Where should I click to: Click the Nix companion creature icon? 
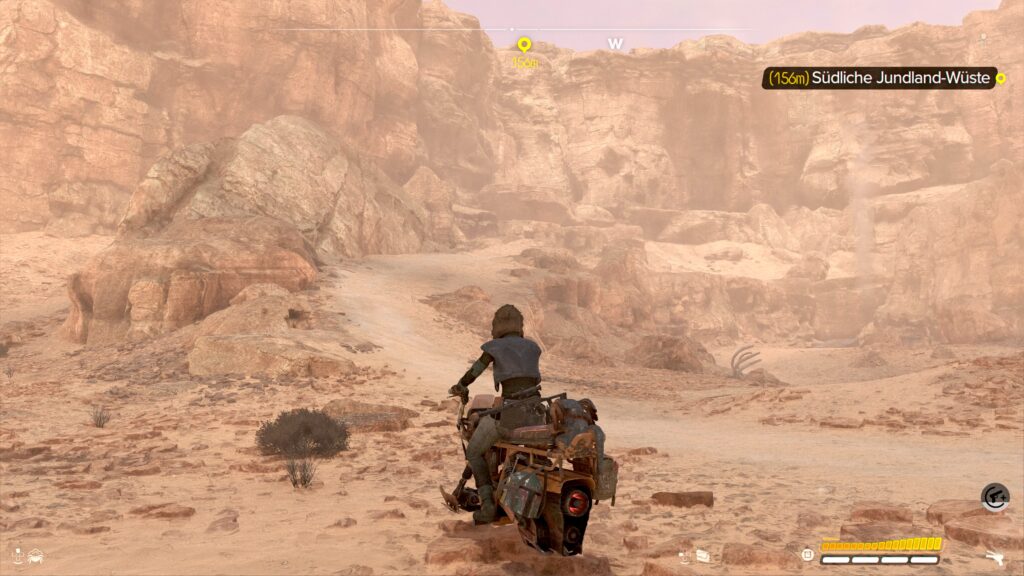tap(36, 555)
